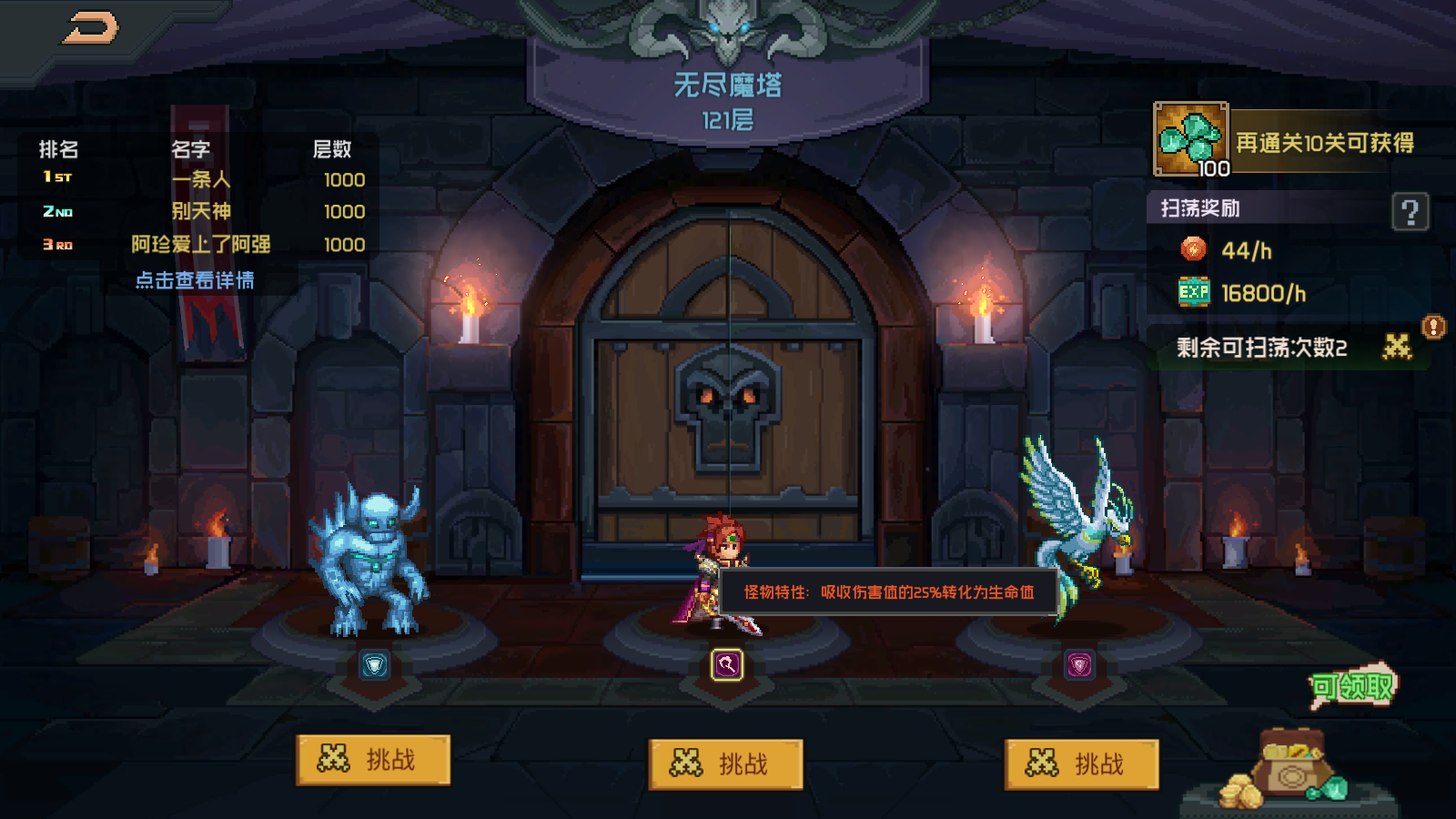Tap the remaining sweeps crossed-swords icon
The image size is (1456, 819).
coord(1397,347)
